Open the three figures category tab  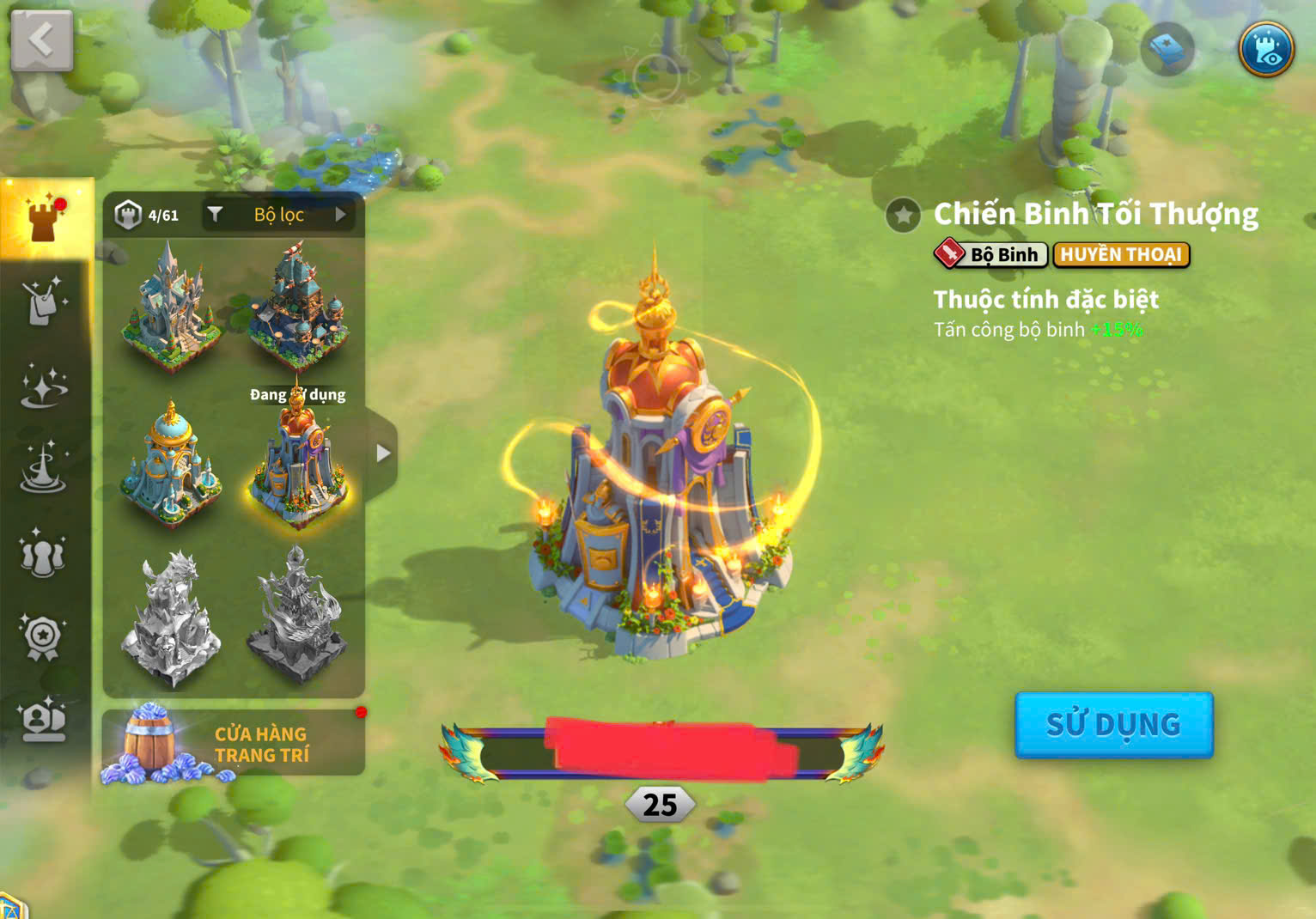(43, 554)
